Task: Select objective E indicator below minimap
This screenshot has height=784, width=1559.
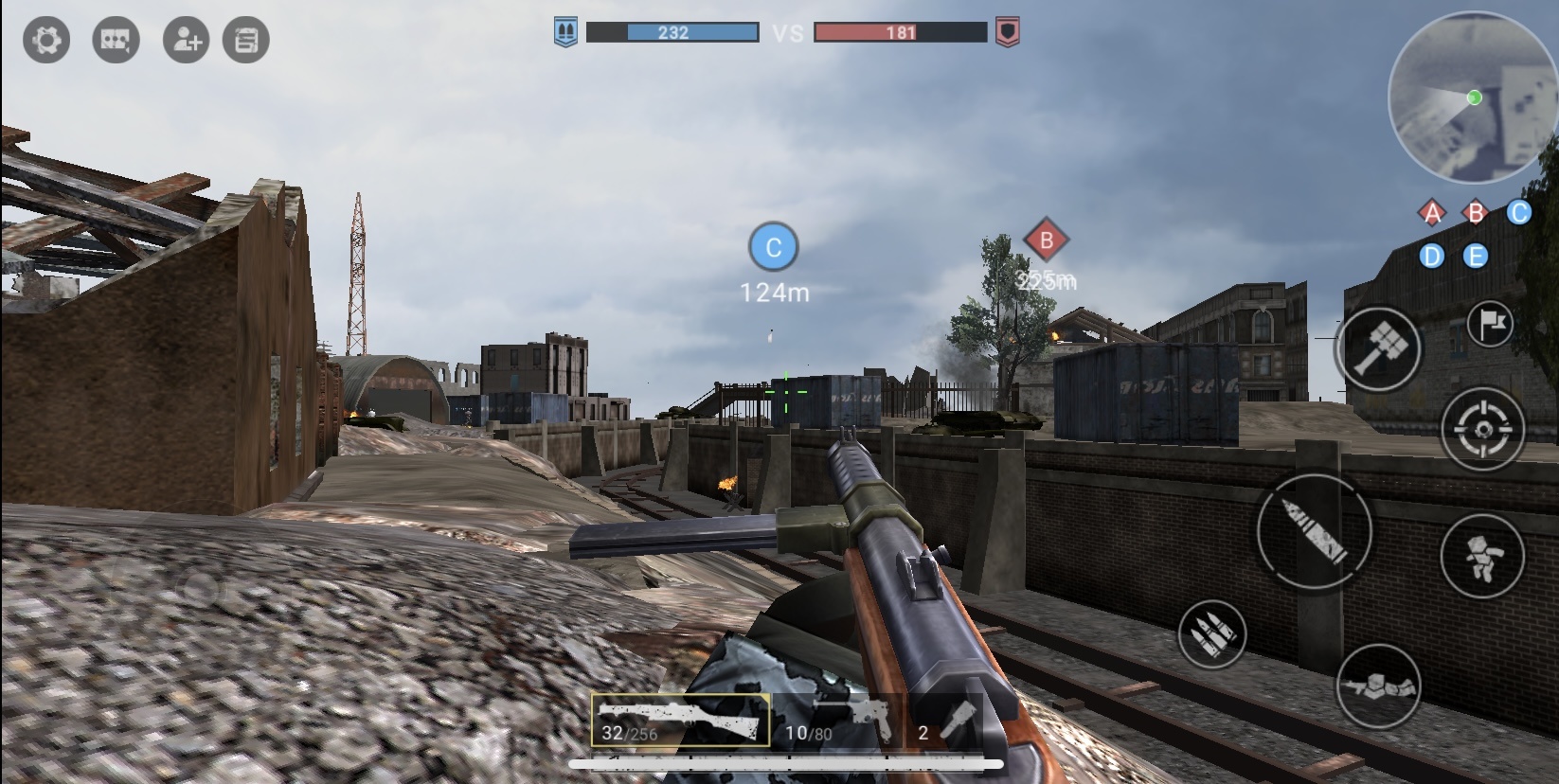Action: pyautogui.click(x=1475, y=257)
